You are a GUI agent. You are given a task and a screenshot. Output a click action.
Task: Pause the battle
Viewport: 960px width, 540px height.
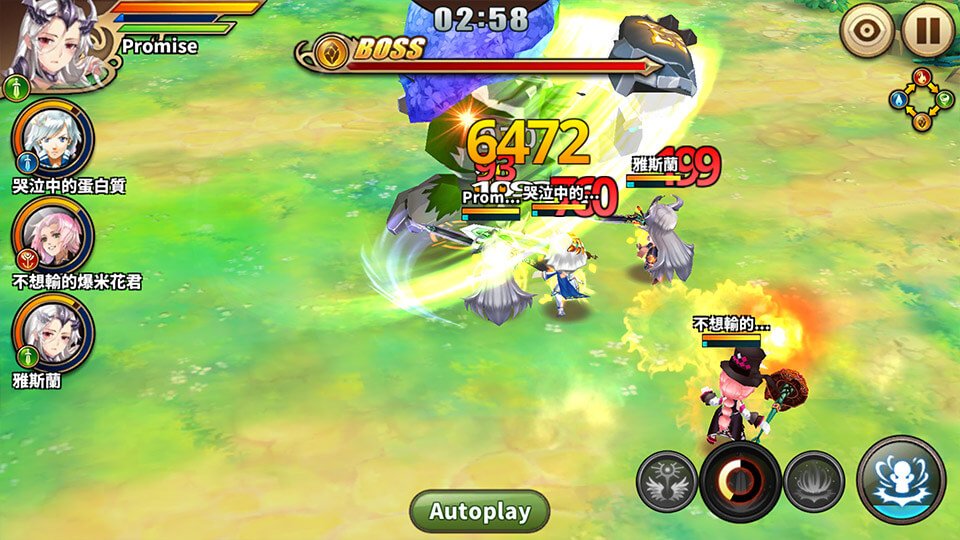927,32
